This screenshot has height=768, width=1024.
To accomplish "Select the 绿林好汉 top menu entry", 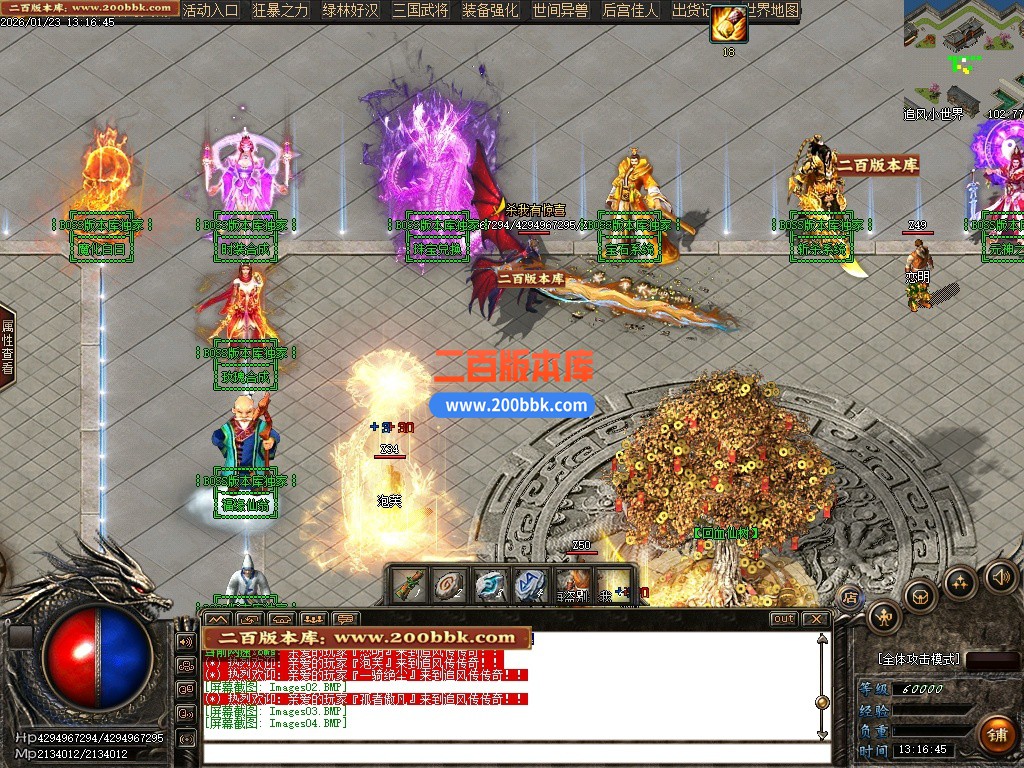I will coord(350,11).
